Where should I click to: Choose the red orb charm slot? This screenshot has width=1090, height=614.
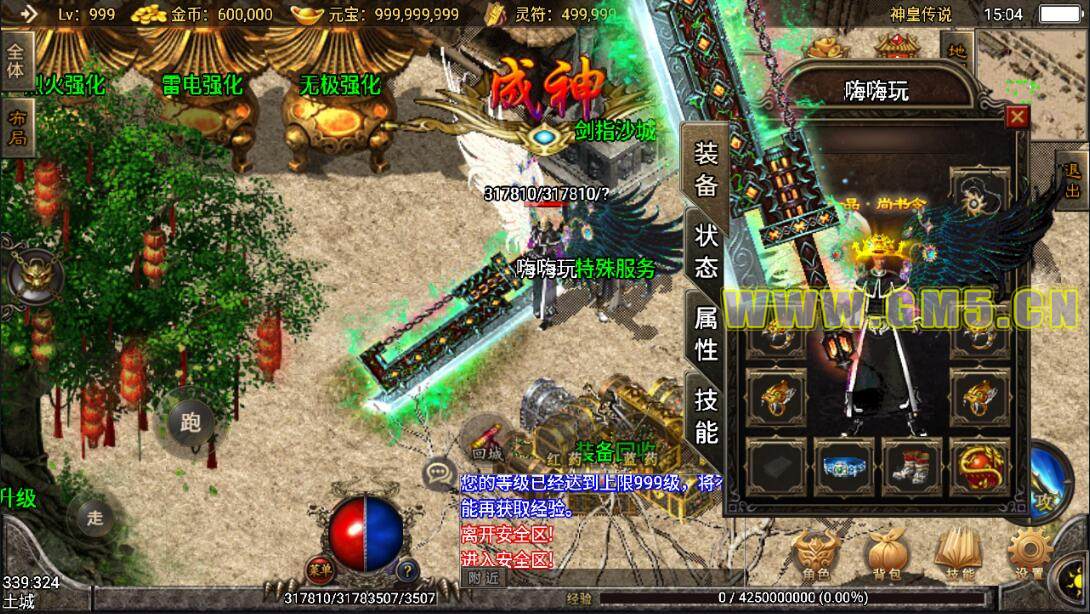tap(981, 468)
